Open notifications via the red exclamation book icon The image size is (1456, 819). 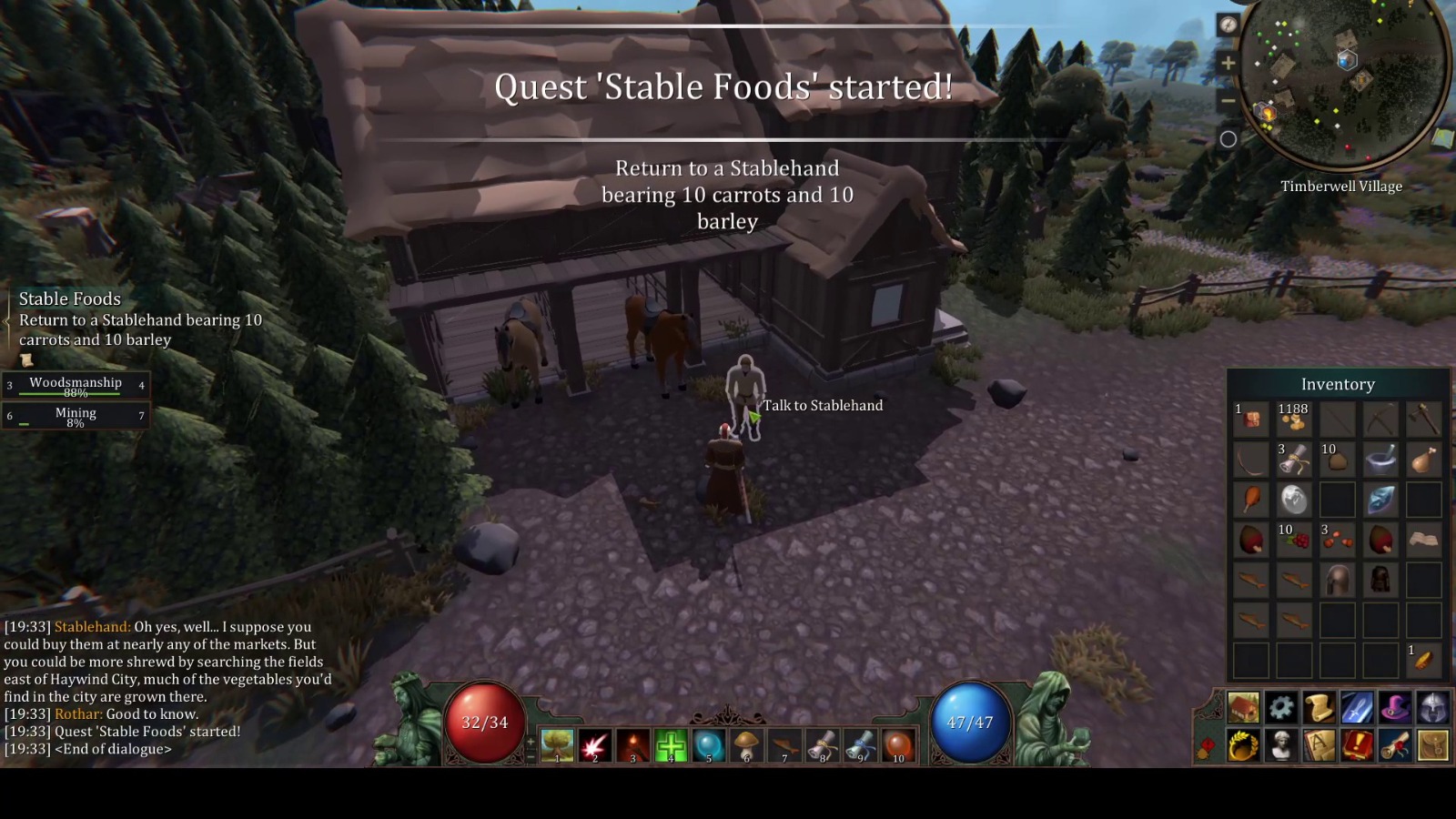pos(1357,746)
